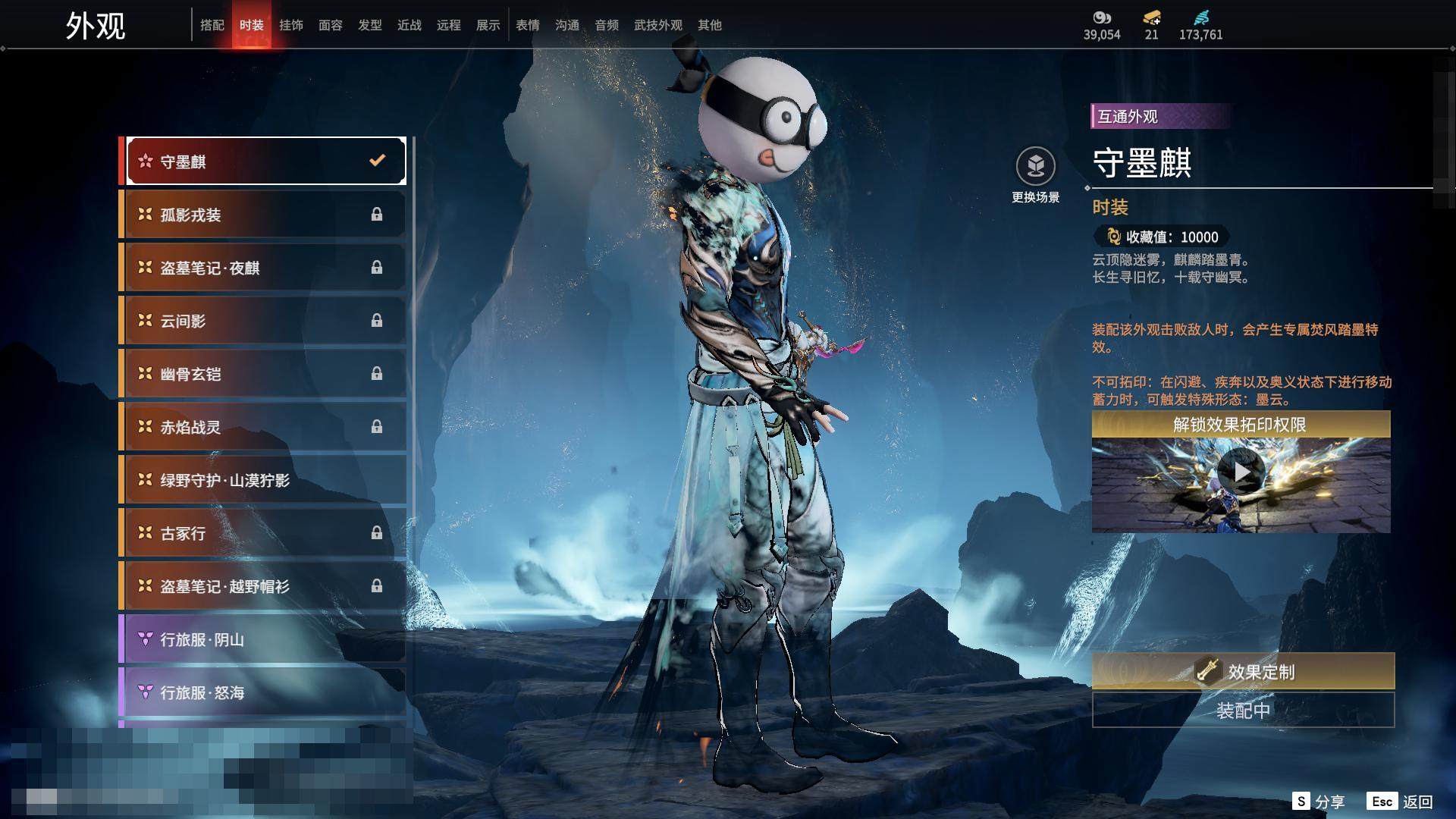1456x819 pixels.
Task: Open the 效果定制 effect customization
Action: coord(1243,671)
